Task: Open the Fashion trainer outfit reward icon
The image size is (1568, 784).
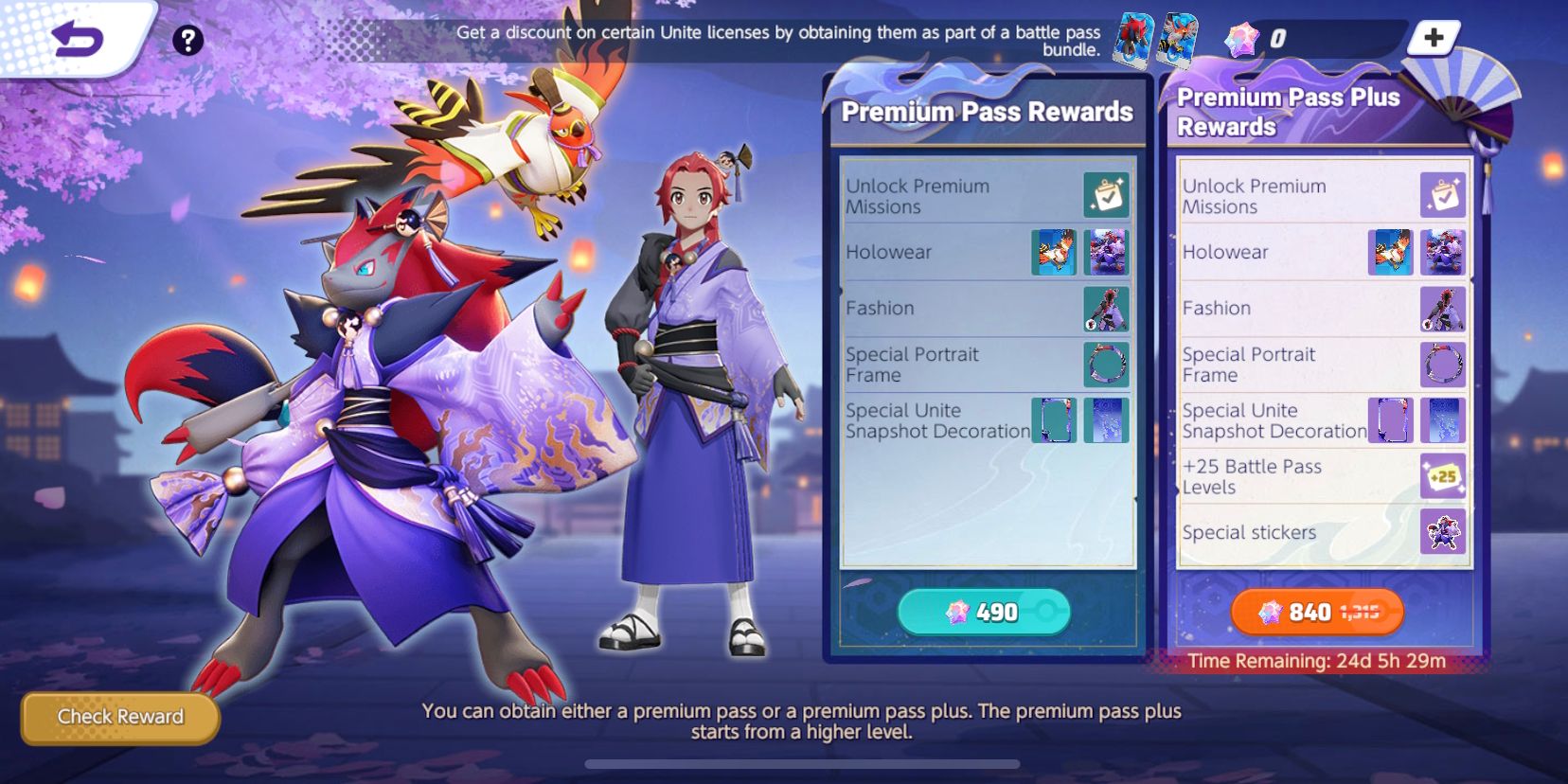Action: (1108, 308)
